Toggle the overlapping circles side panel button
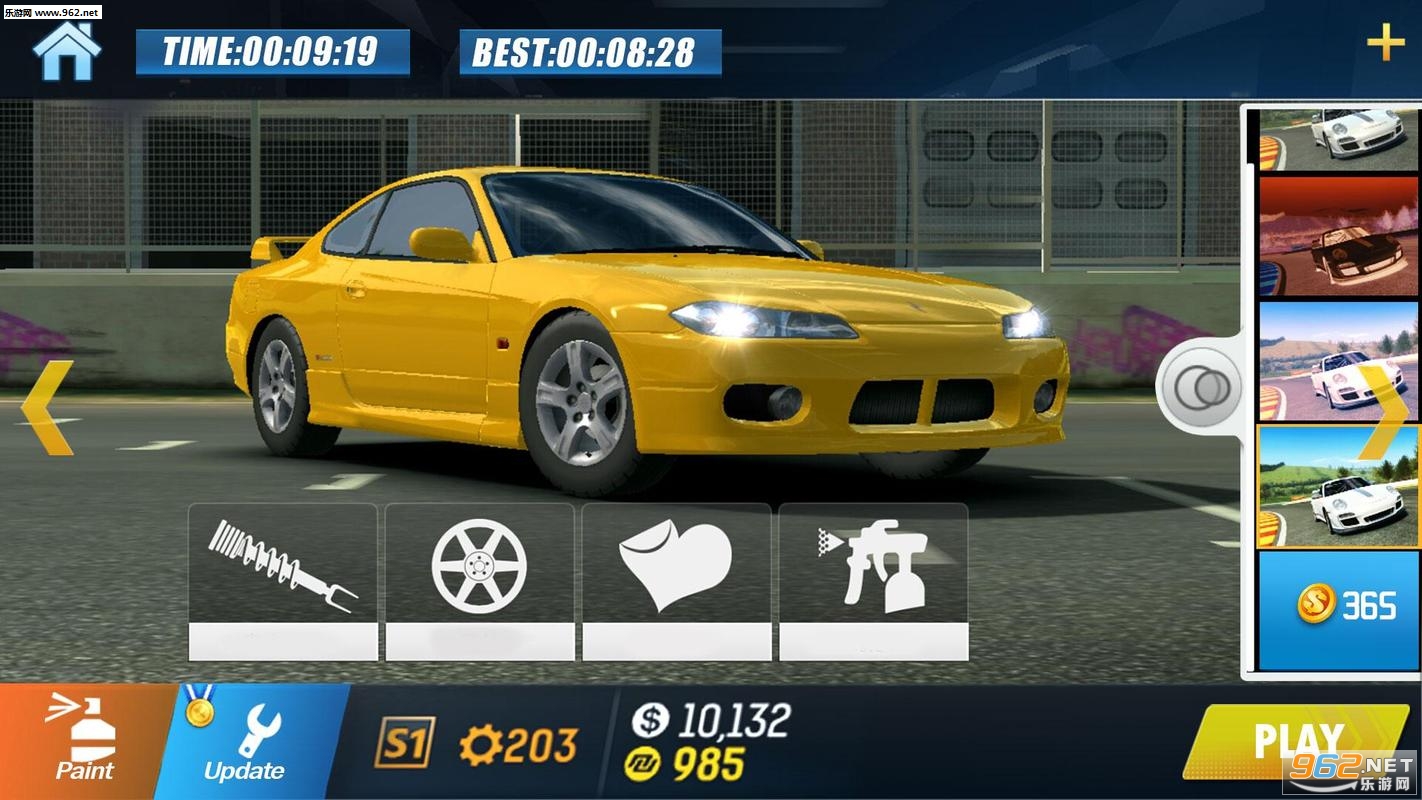 pos(1197,387)
